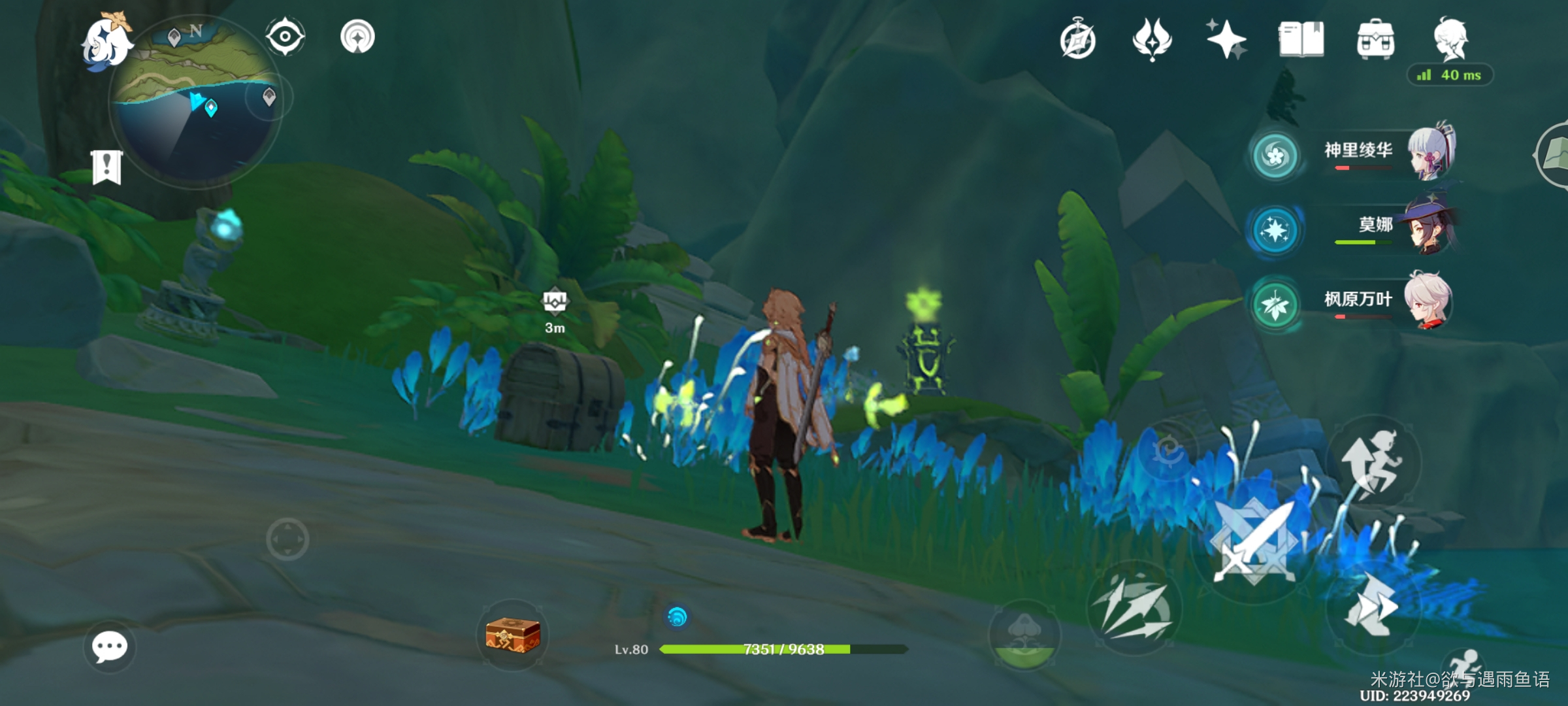Open the Wish star icon
This screenshot has height=706, width=1568.
point(1226,39)
